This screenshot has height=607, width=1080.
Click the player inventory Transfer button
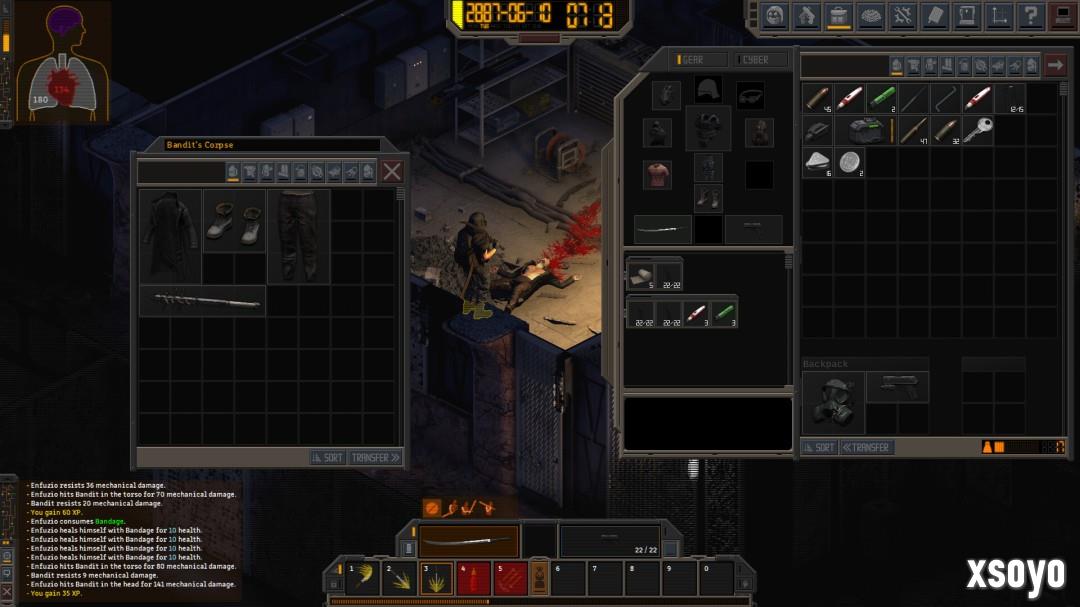tap(867, 447)
